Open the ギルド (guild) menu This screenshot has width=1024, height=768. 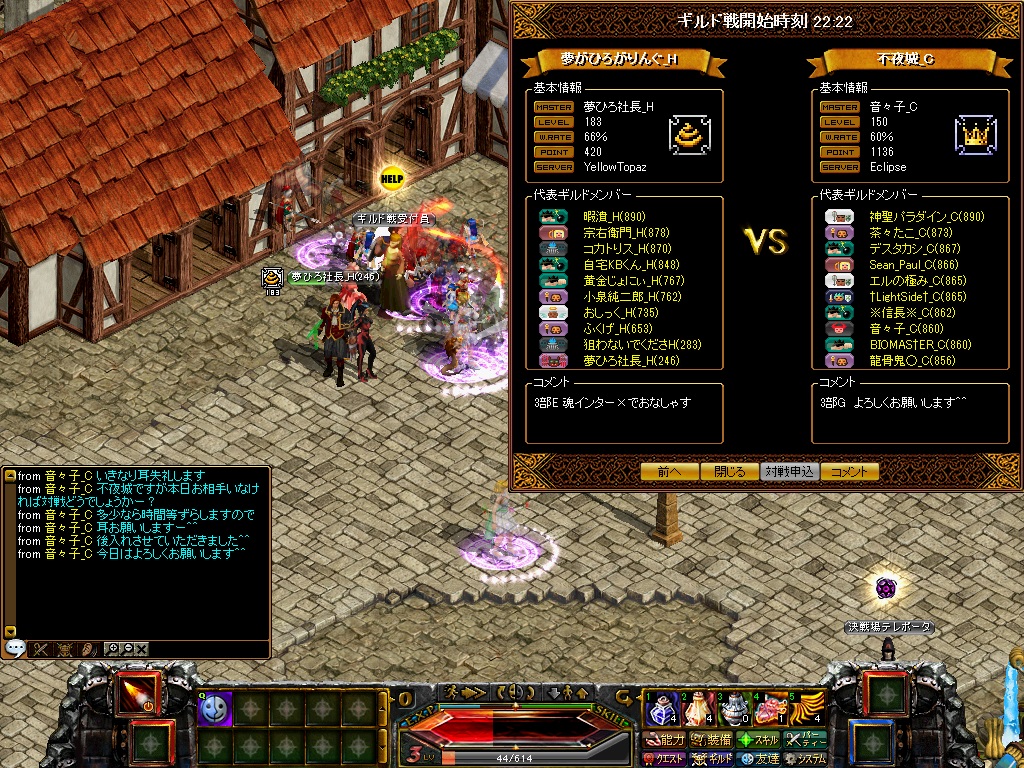[712, 759]
